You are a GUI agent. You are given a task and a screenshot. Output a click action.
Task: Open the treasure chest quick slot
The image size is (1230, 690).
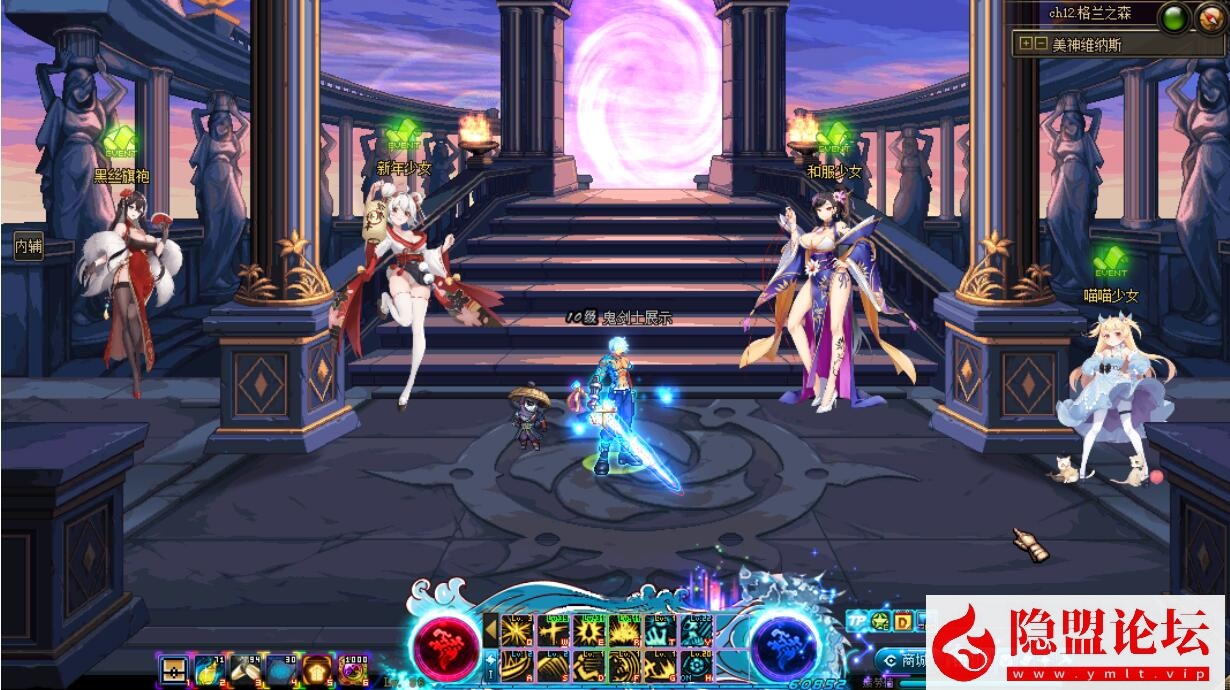[174, 670]
